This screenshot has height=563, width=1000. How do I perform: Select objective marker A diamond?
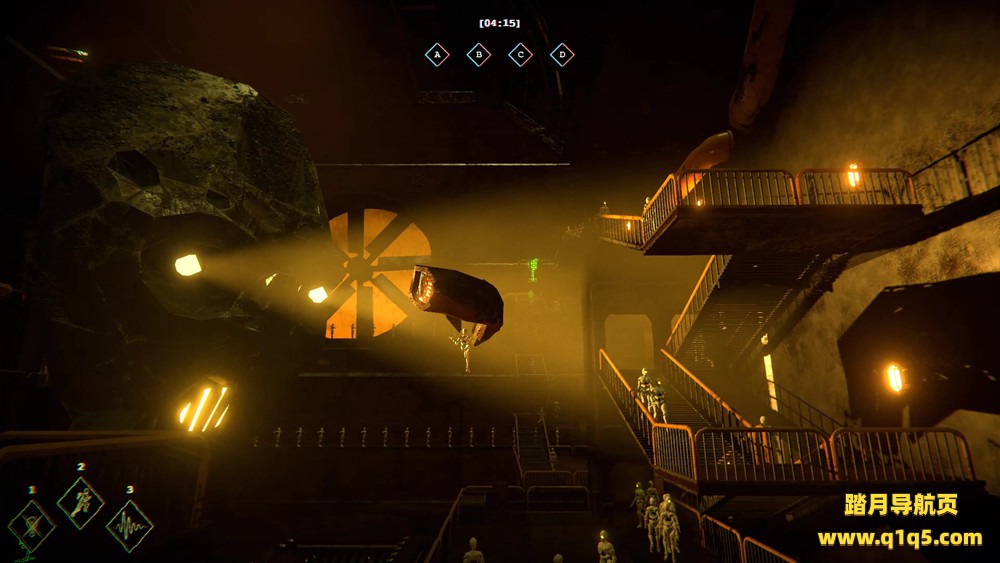437,54
